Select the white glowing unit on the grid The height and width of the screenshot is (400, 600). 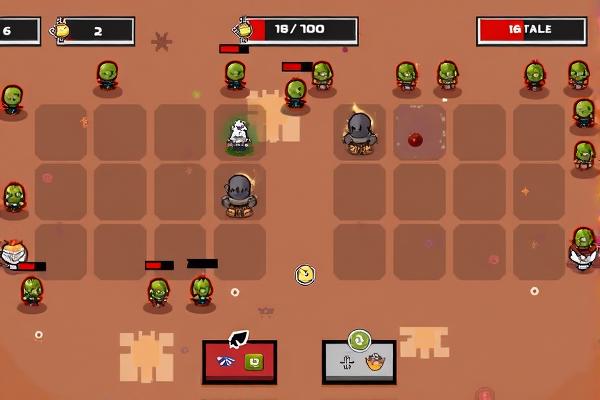[238, 135]
